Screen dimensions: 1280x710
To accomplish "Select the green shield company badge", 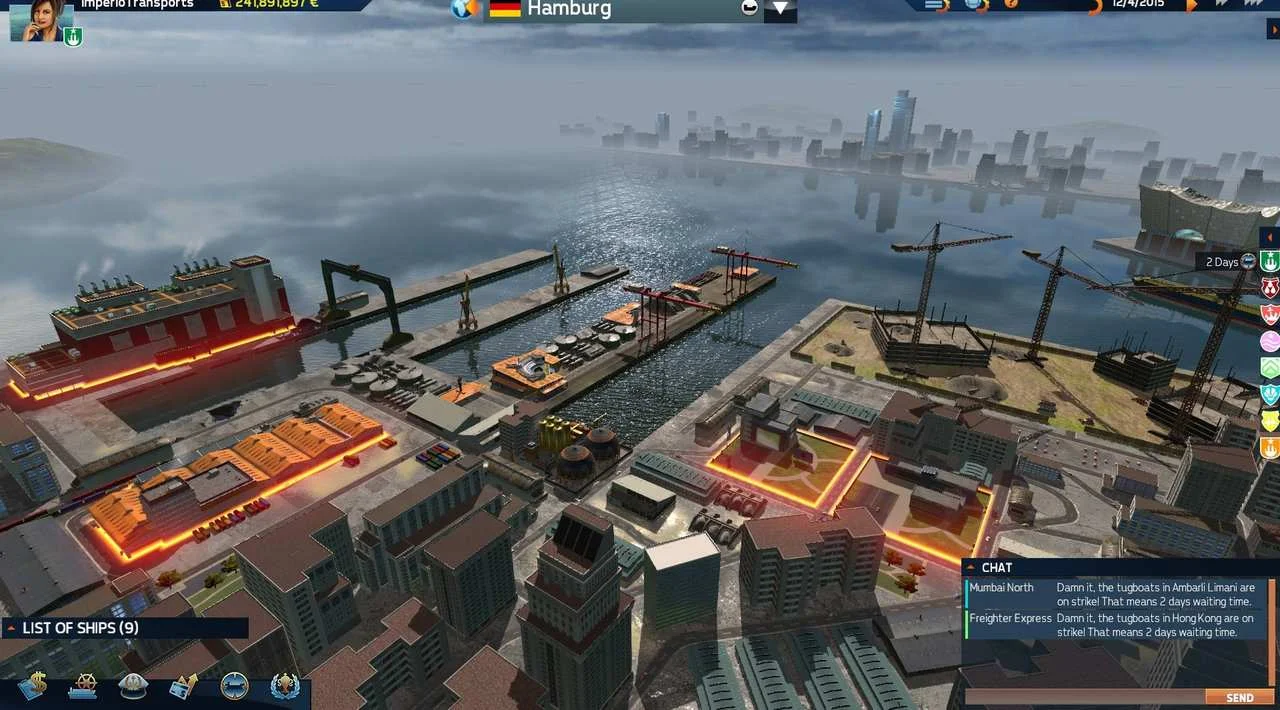I will pyautogui.click(x=1270, y=262).
